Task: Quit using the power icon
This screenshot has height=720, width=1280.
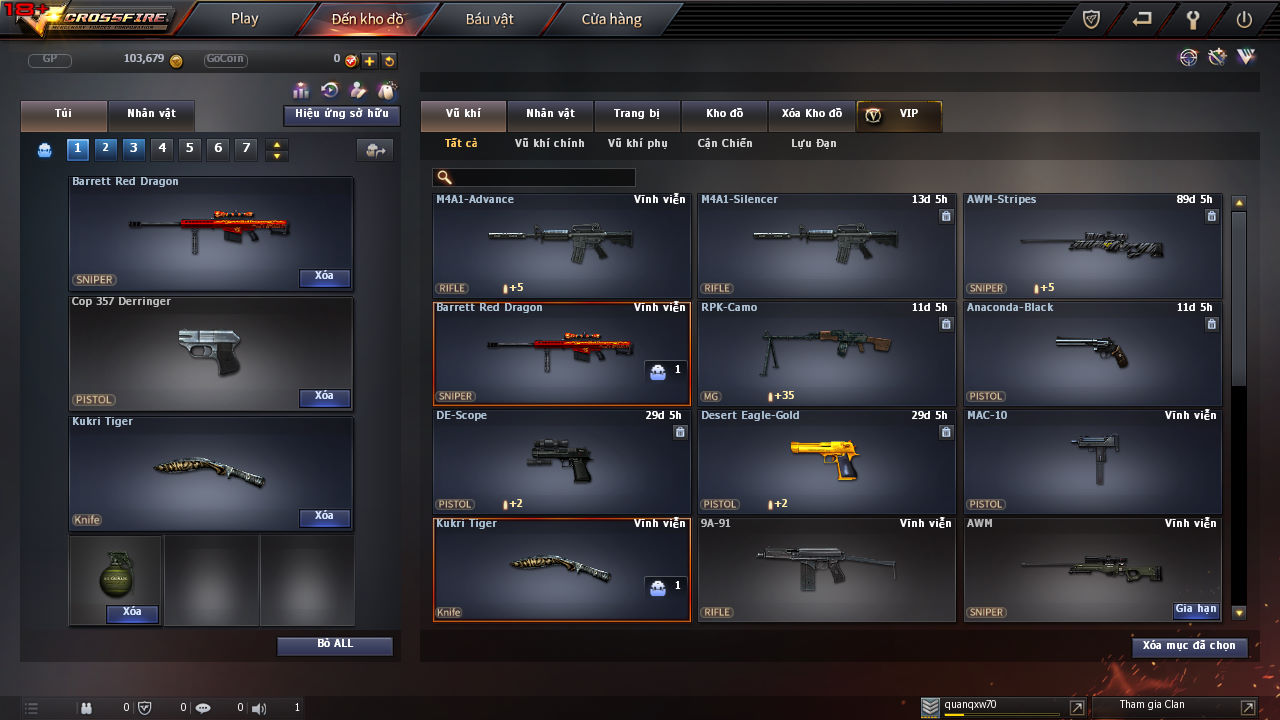Action: [x=1244, y=19]
